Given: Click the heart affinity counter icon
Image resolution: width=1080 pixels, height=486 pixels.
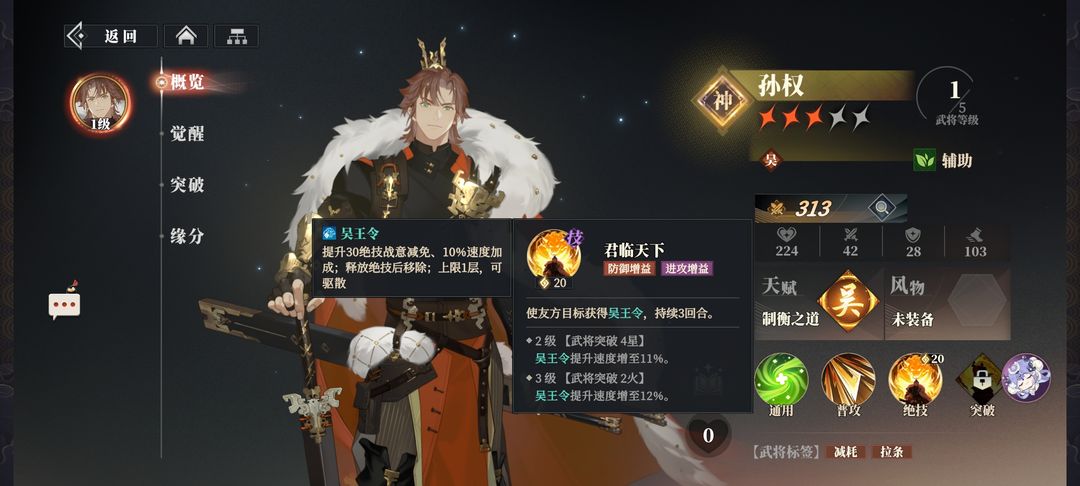Looking at the screenshot, I should [x=708, y=435].
